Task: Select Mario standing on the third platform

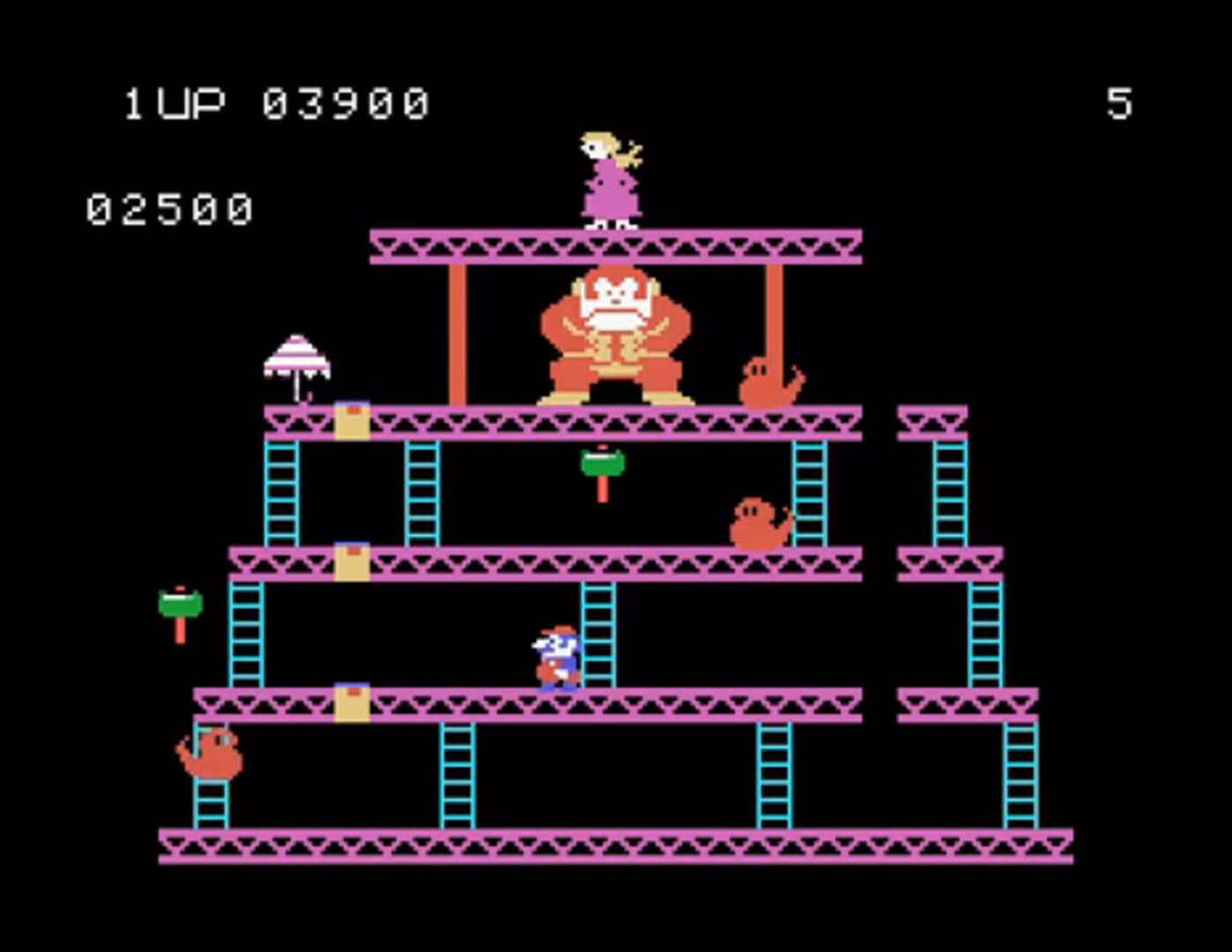Action: pos(553,652)
